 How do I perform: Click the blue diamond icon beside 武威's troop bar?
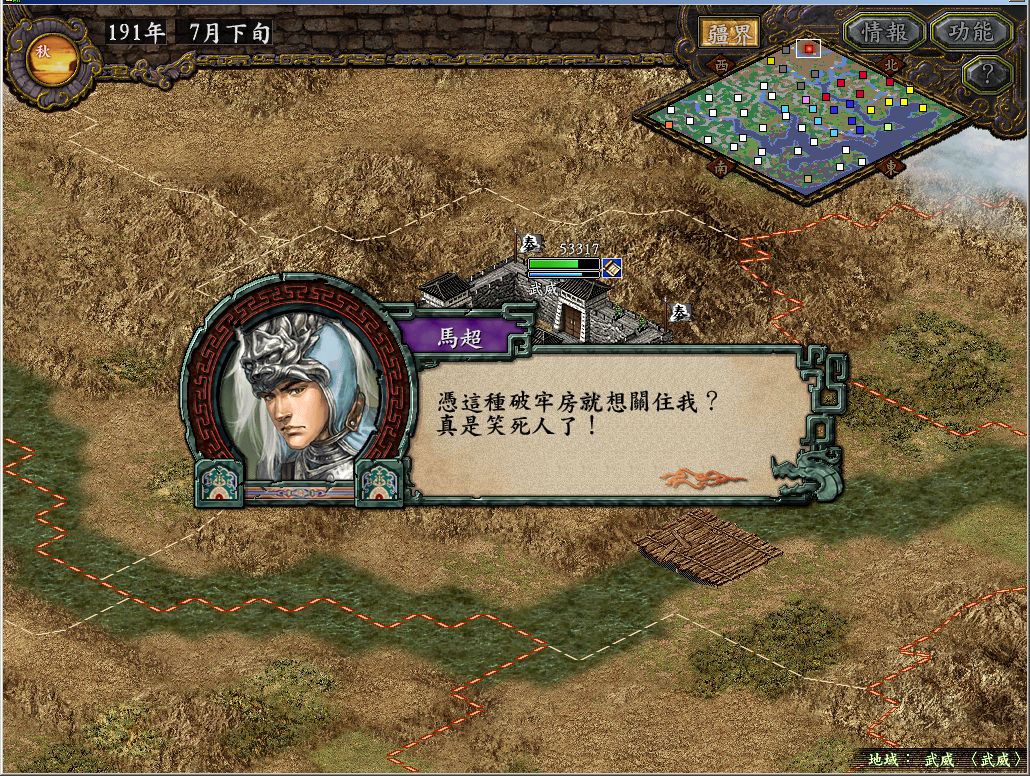pyautogui.click(x=612, y=267)
